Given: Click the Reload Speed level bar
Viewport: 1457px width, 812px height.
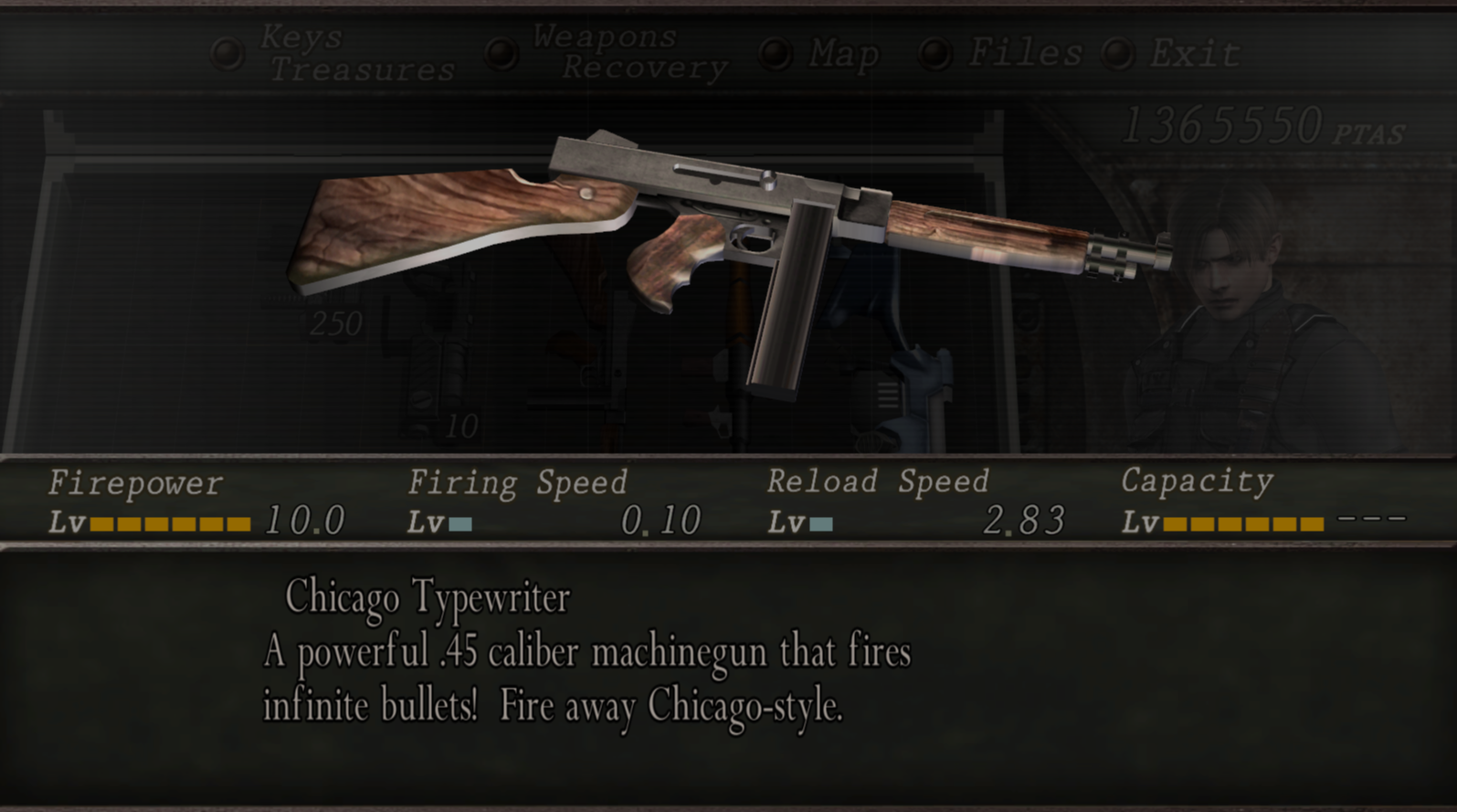Looking at the screenshot, I should [x=822, y=523].
